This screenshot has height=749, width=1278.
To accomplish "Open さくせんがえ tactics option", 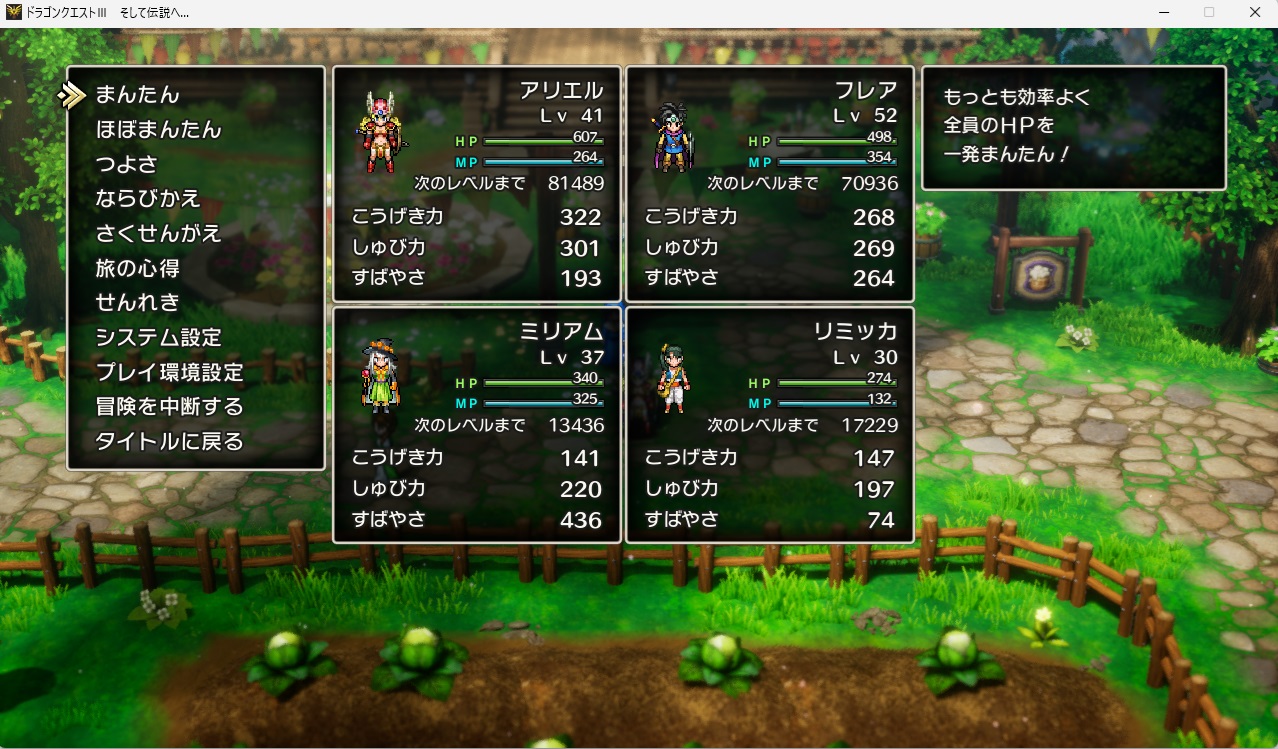I will point(158,233).
